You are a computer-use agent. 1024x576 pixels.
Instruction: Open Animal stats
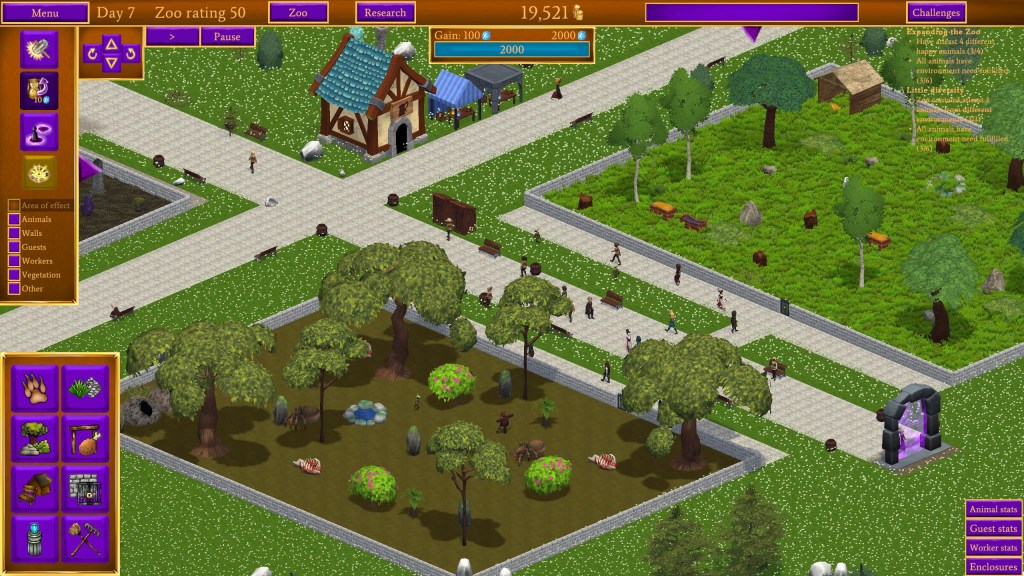coord(994,509)
